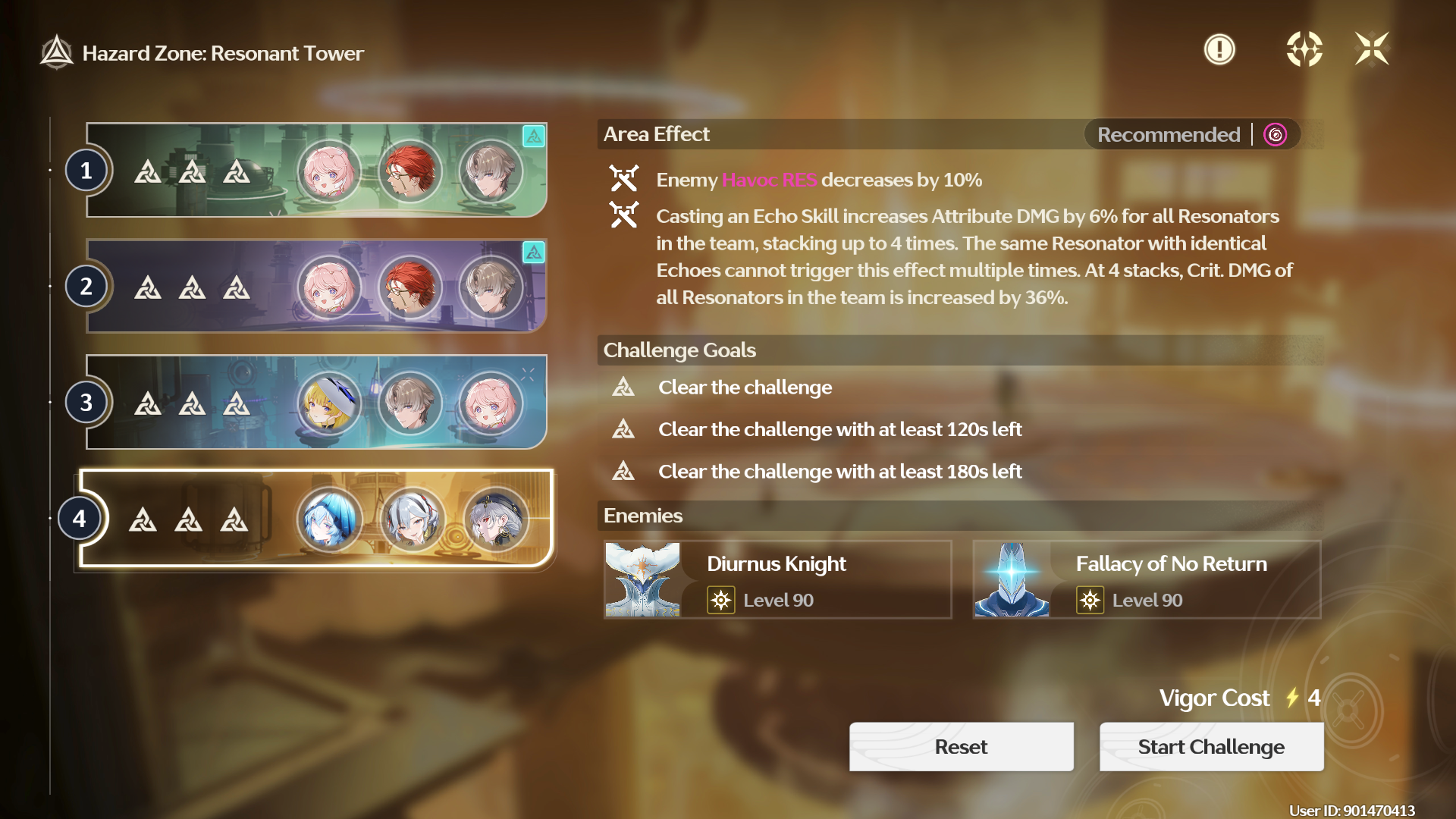Select blonde character portrait in floor 3 team
The height and width of the screenshot is (819, 1456).
tap(329, 403)
